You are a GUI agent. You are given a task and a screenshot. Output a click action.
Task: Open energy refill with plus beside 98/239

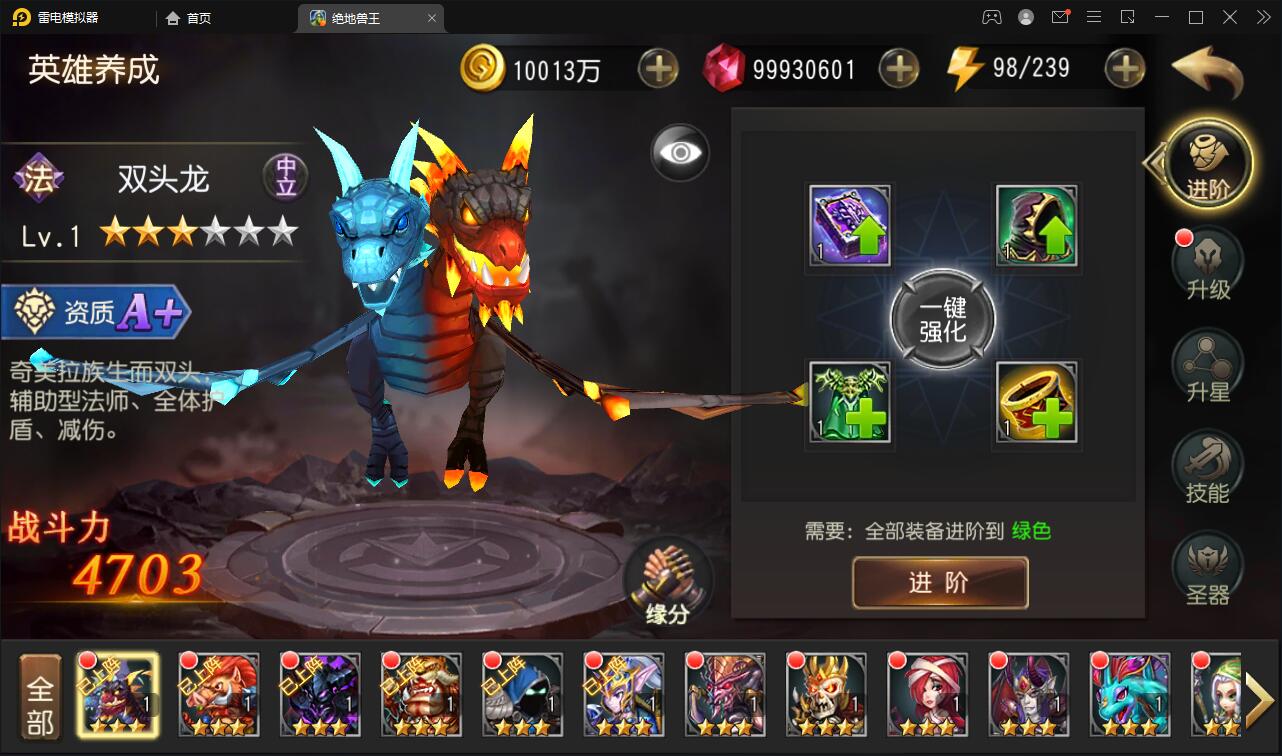coord(1125,68)
